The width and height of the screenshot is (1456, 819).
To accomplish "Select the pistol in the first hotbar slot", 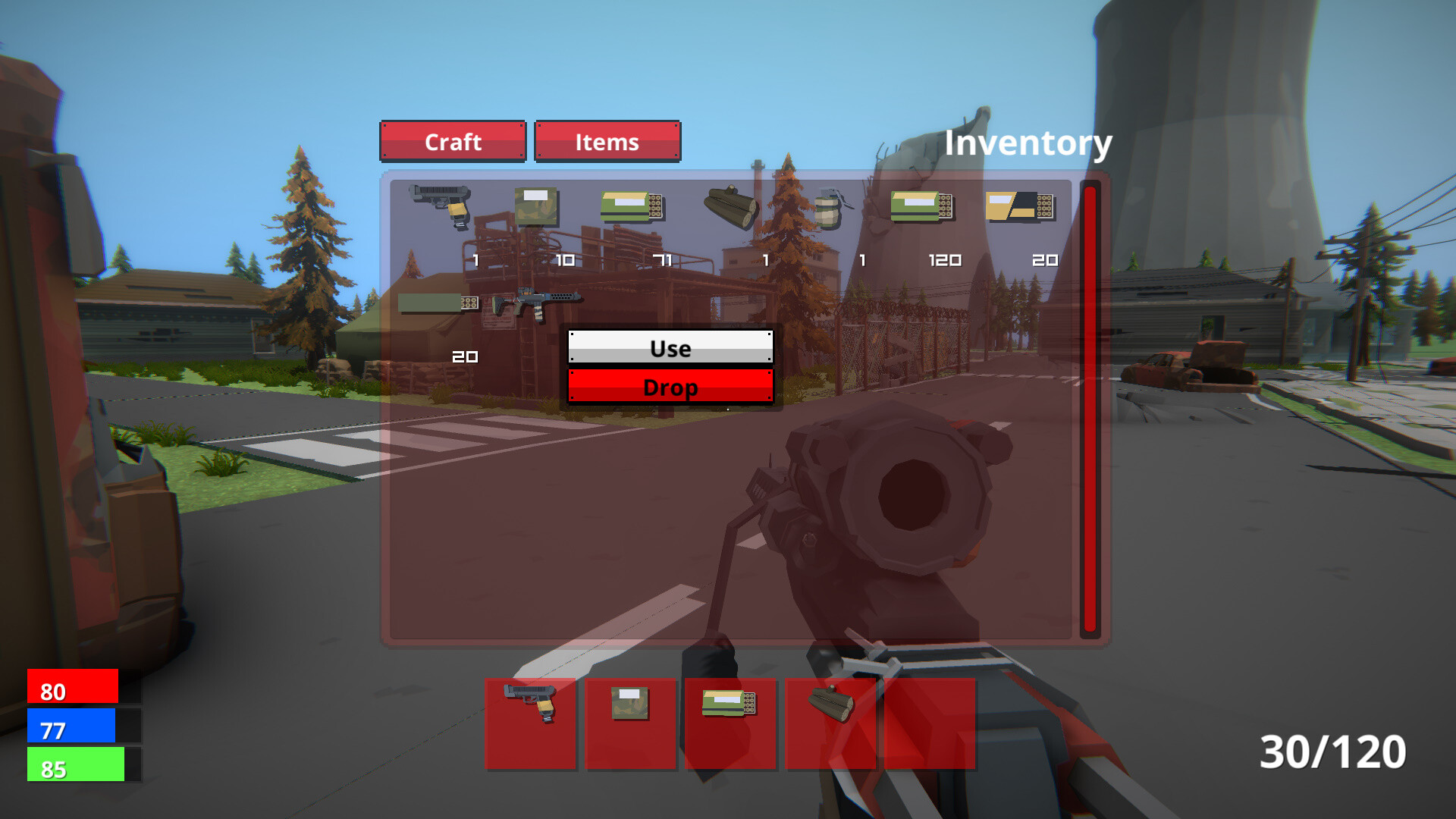I will pos(531,723).
